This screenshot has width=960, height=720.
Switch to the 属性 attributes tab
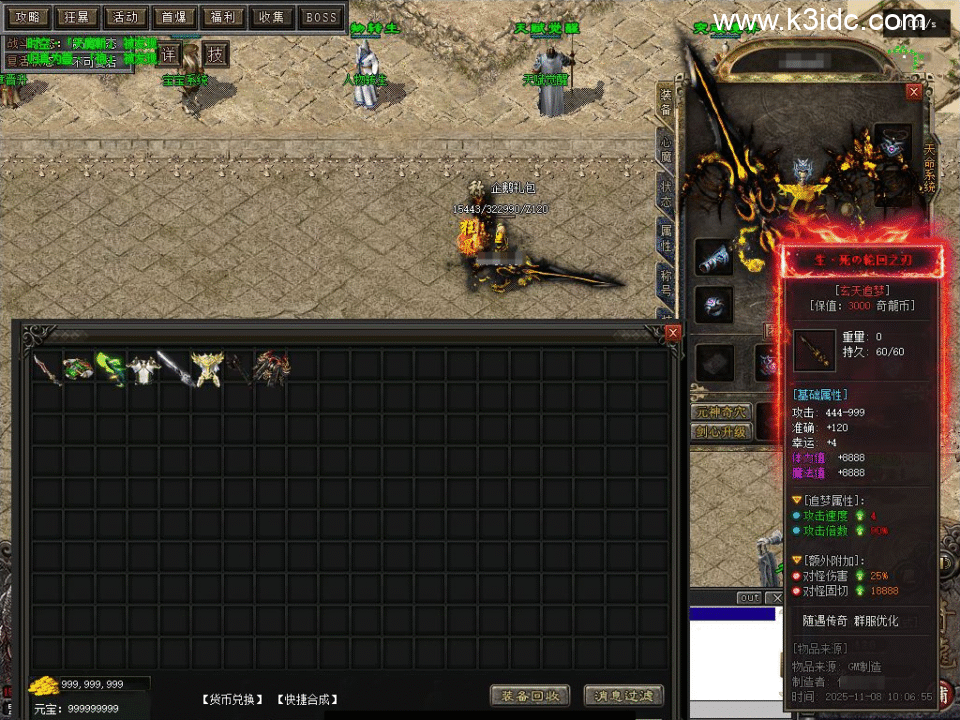point(666,239)
